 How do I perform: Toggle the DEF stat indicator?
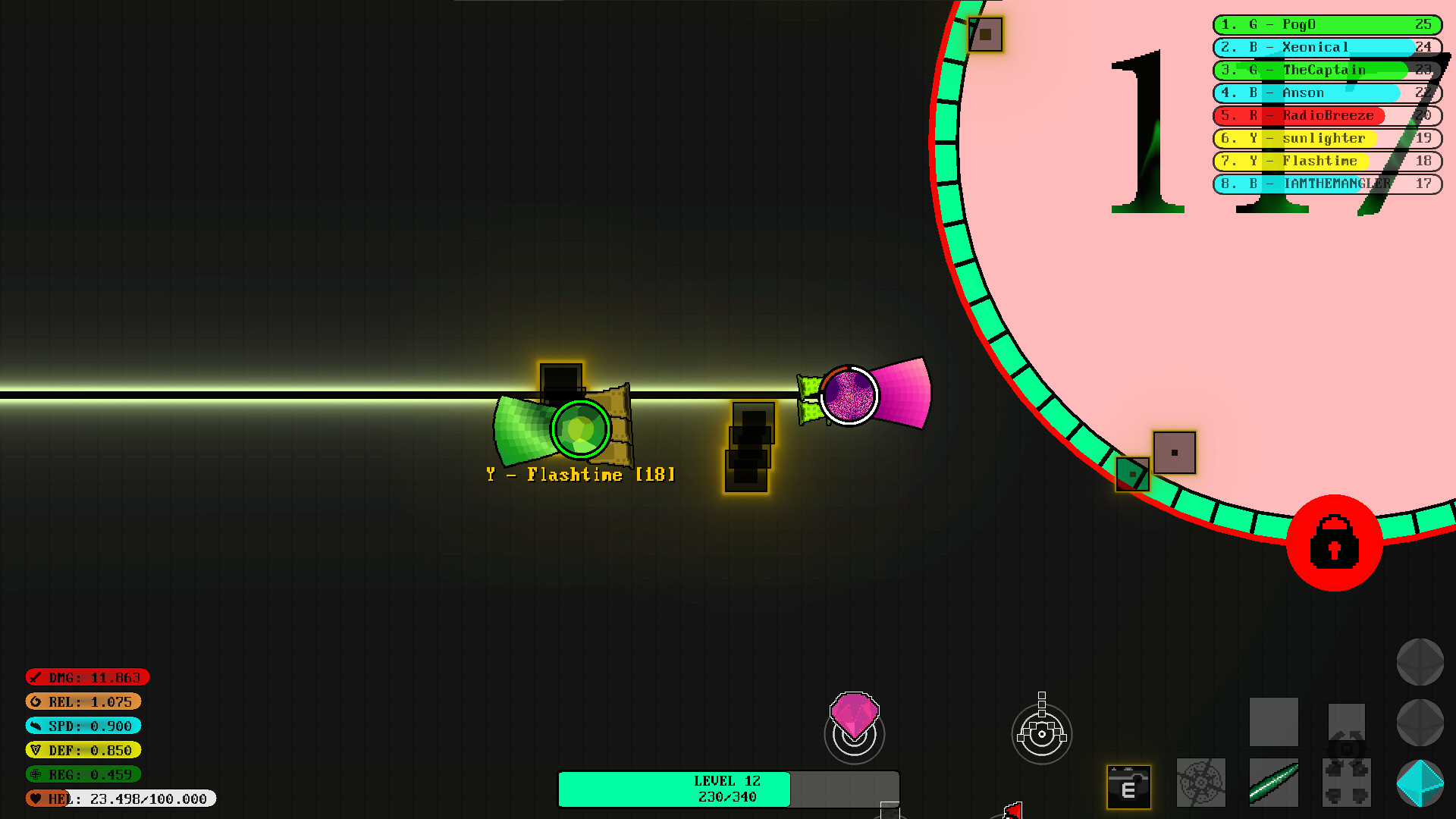83,750
